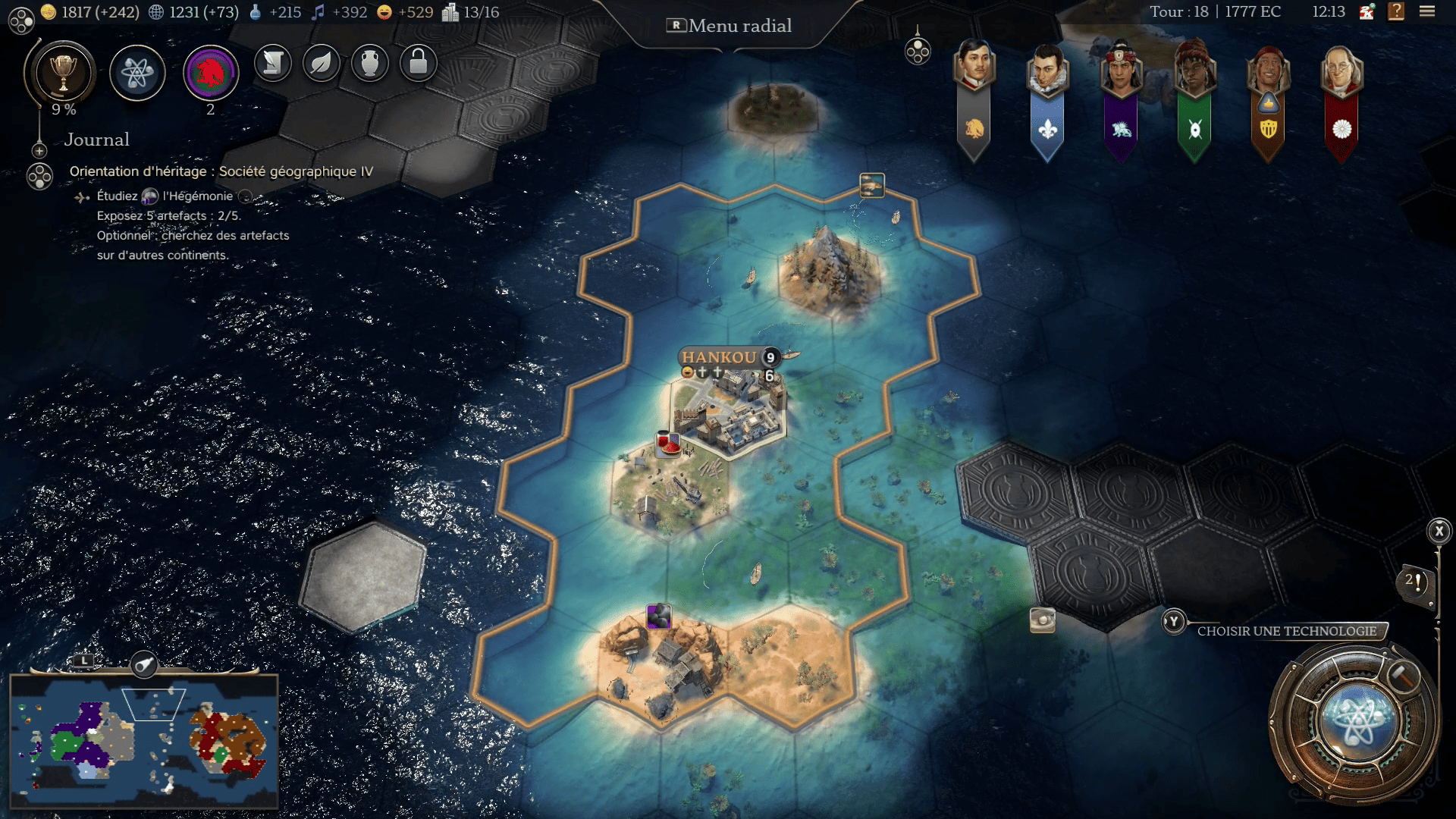Image resolution: width=1456 pixels, height=819 pixels.
Task: Select the Société géographique IV quest entry
Action: pos(221,171)
